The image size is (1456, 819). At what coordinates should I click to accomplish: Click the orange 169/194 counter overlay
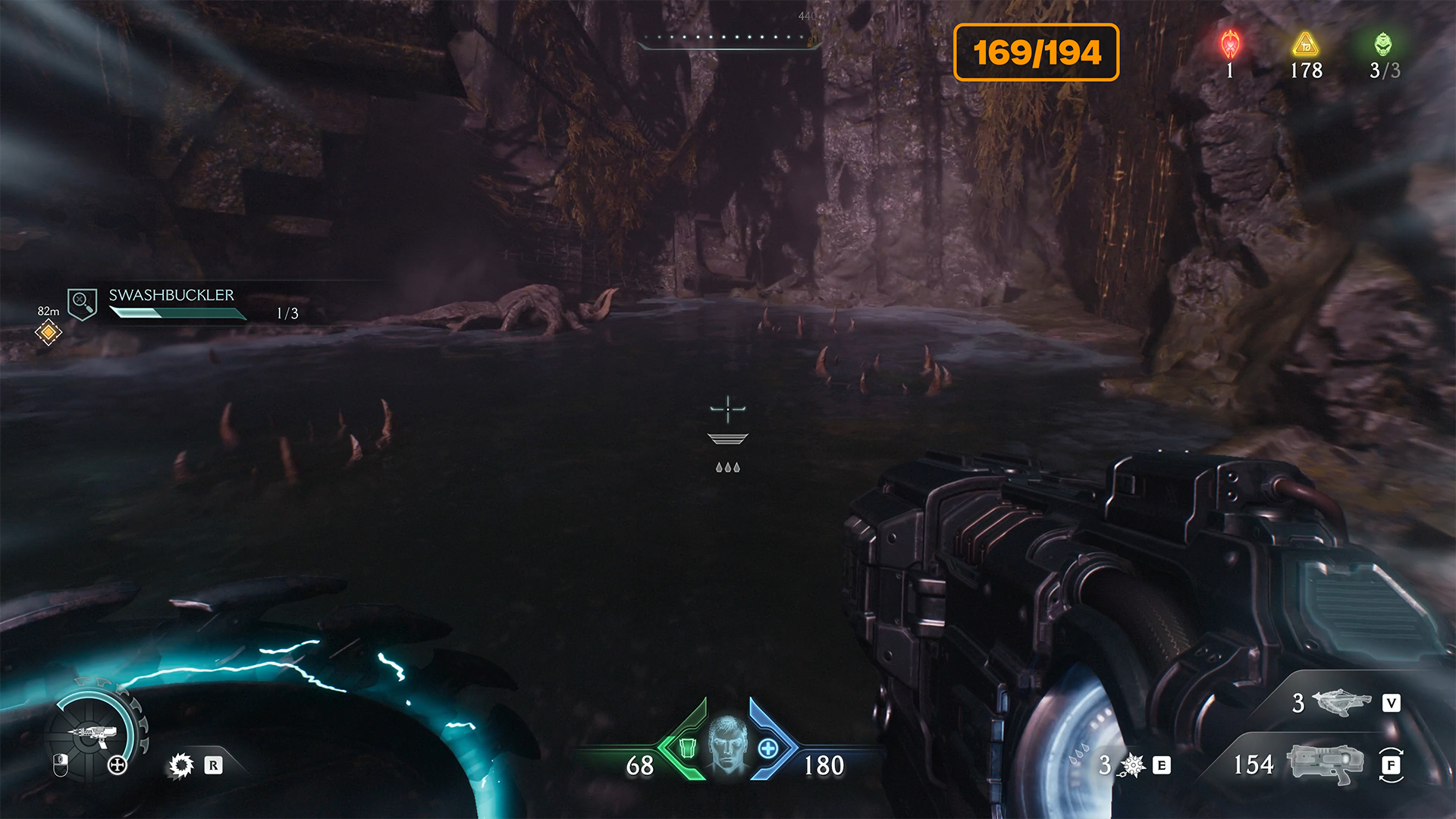pyautogui.click(x=1036, y=52)
